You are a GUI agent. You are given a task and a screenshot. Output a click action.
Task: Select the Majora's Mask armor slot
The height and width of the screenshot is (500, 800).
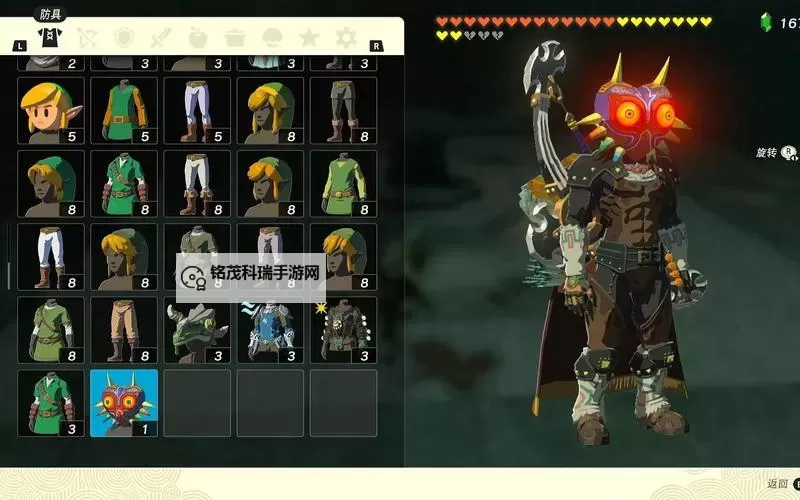click(124, 403)
